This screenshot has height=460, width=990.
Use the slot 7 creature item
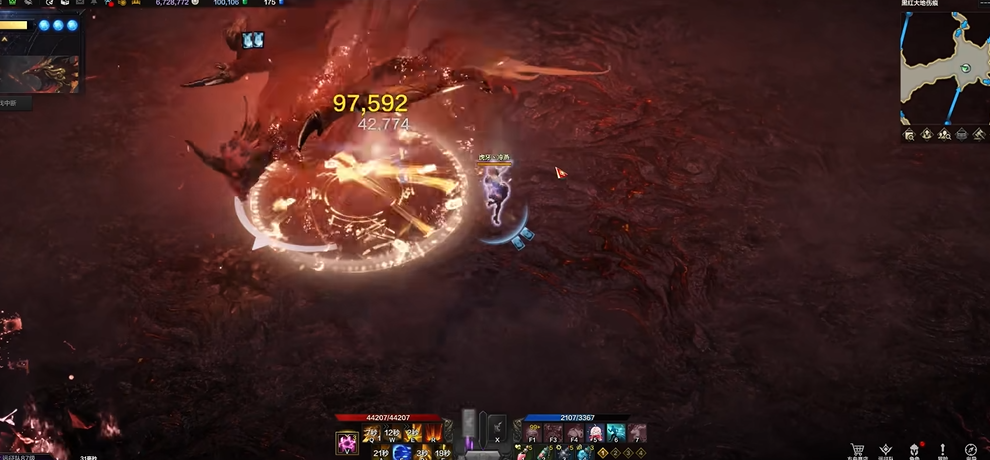[637, 434]
